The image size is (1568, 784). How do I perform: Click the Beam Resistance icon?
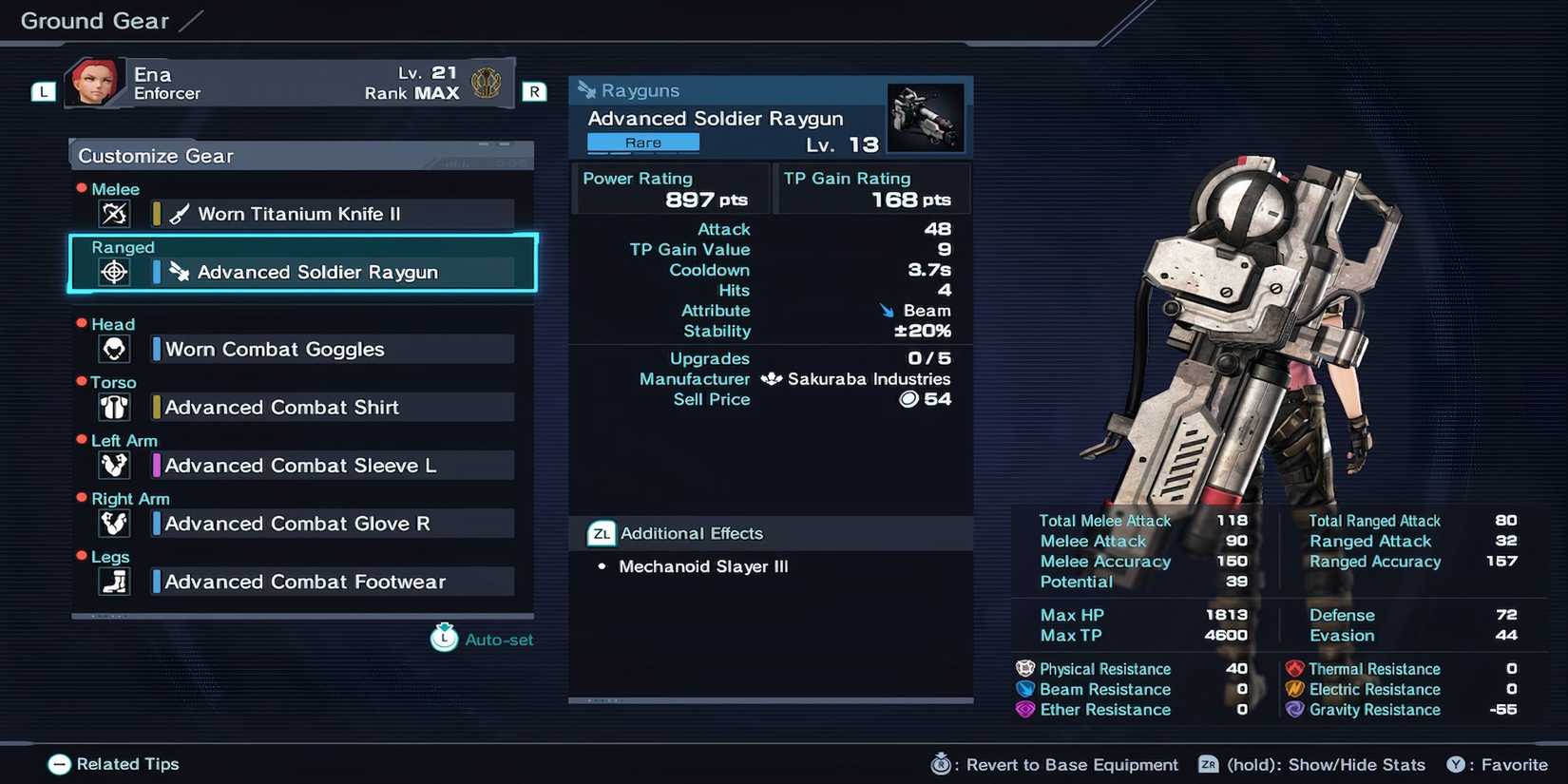tap(1024, 689)
